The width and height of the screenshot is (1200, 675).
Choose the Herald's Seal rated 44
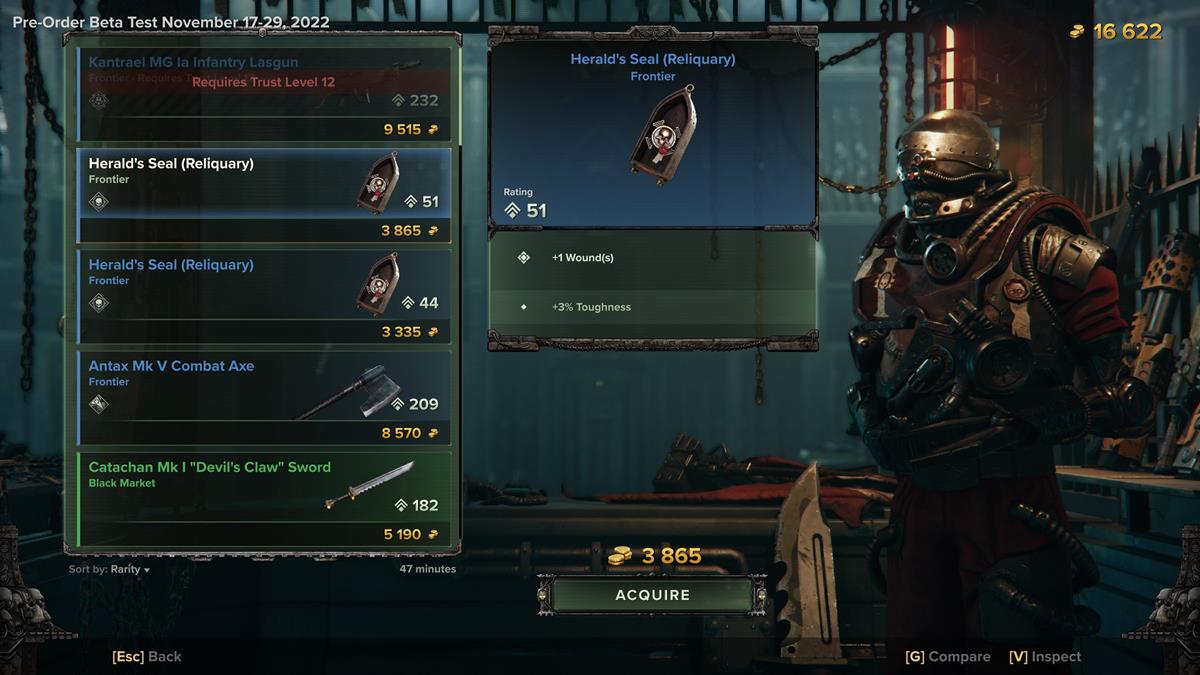(264, 296)
